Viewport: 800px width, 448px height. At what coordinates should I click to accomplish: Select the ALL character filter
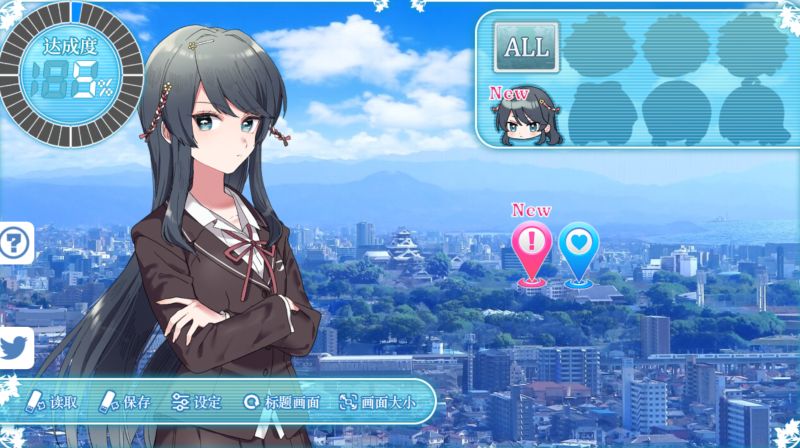click(526, 47)
